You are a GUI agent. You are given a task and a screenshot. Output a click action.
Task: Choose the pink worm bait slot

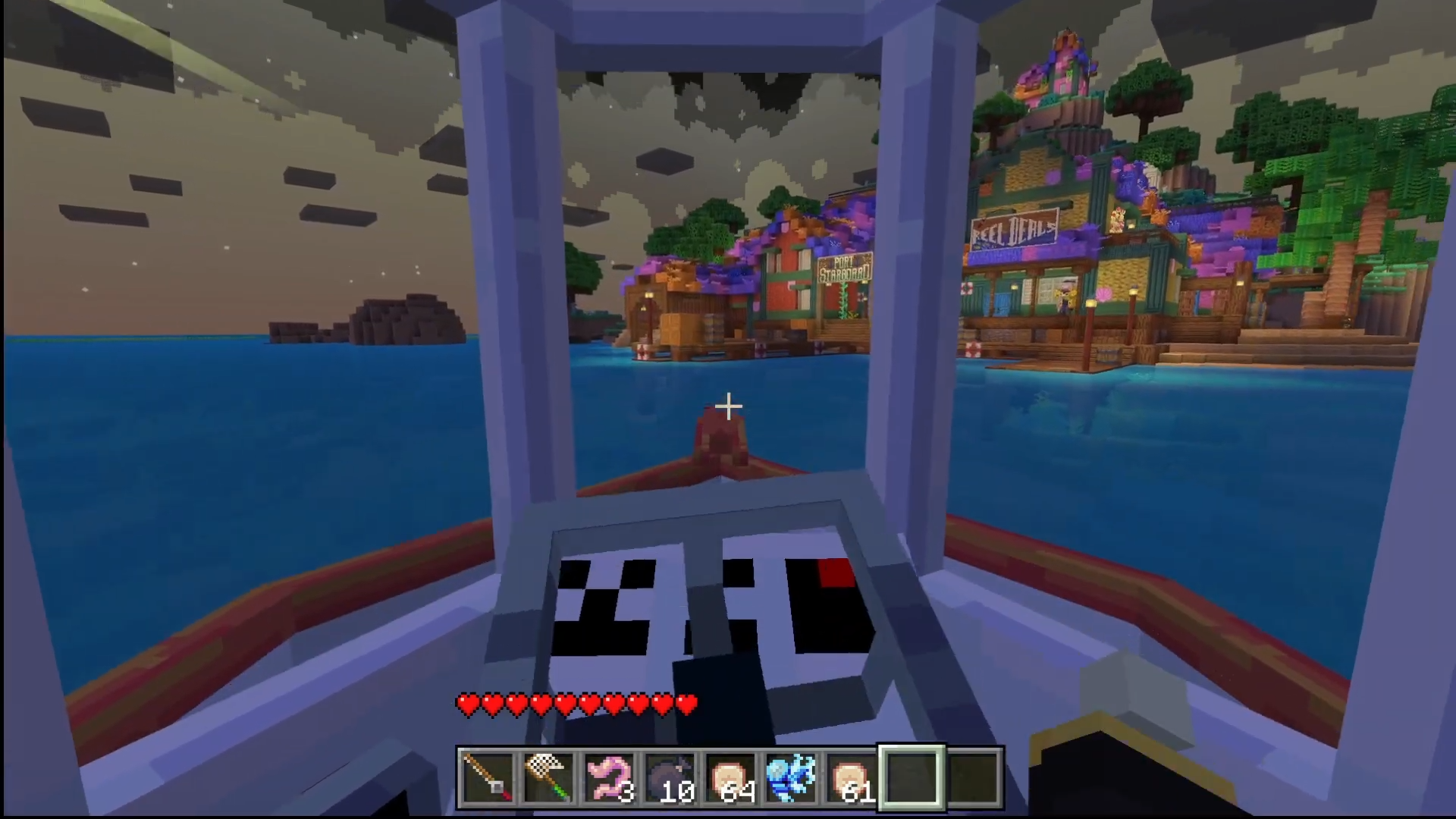(609, 778)
